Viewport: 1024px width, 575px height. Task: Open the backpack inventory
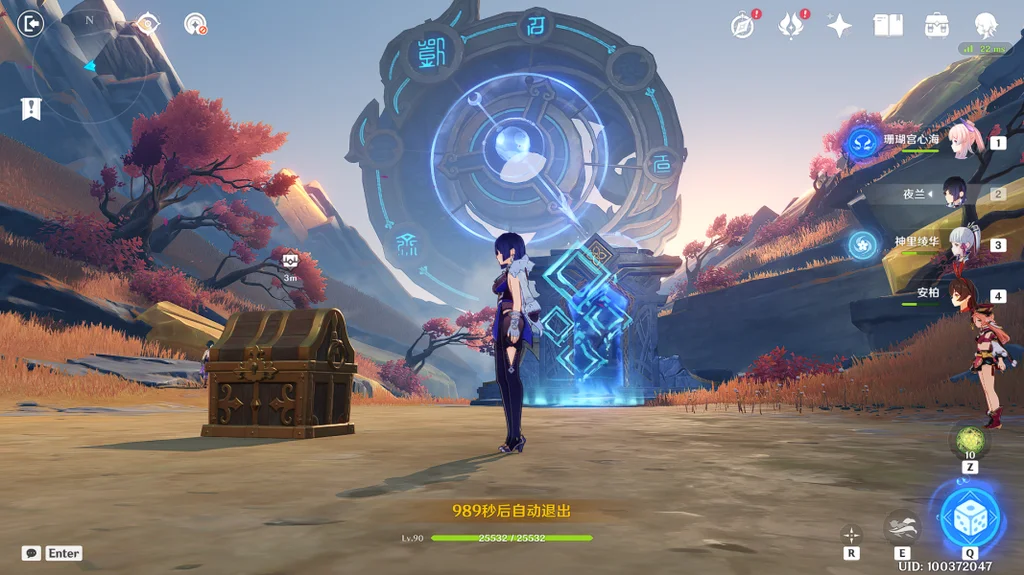pyautogui.click(x=937, y=25)
